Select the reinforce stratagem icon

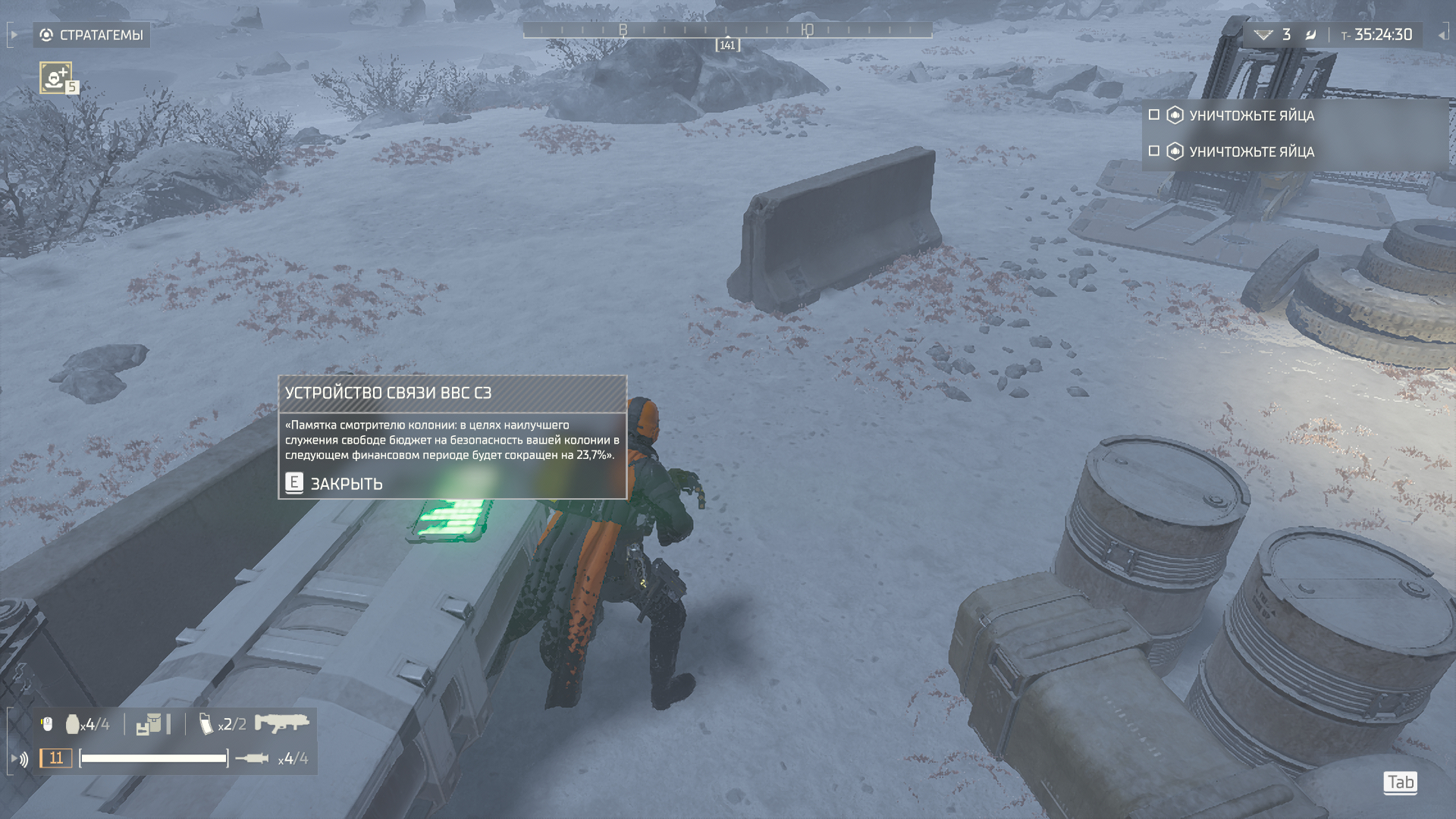(56, 77)
